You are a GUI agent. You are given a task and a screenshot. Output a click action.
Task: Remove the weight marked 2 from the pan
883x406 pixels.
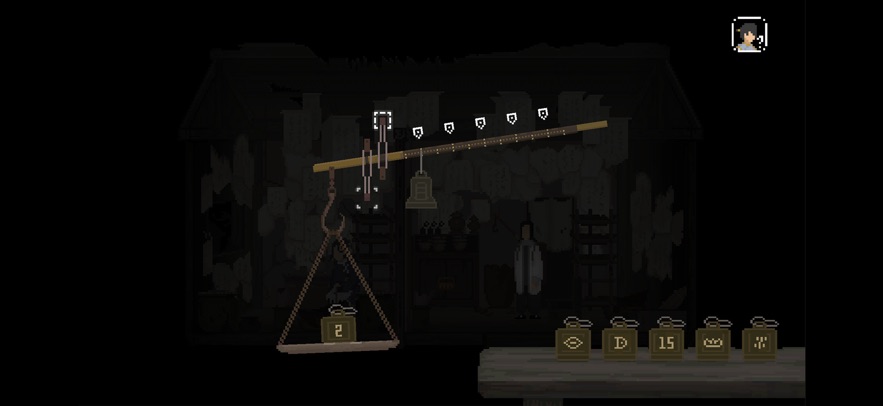(x=338, y=329)
